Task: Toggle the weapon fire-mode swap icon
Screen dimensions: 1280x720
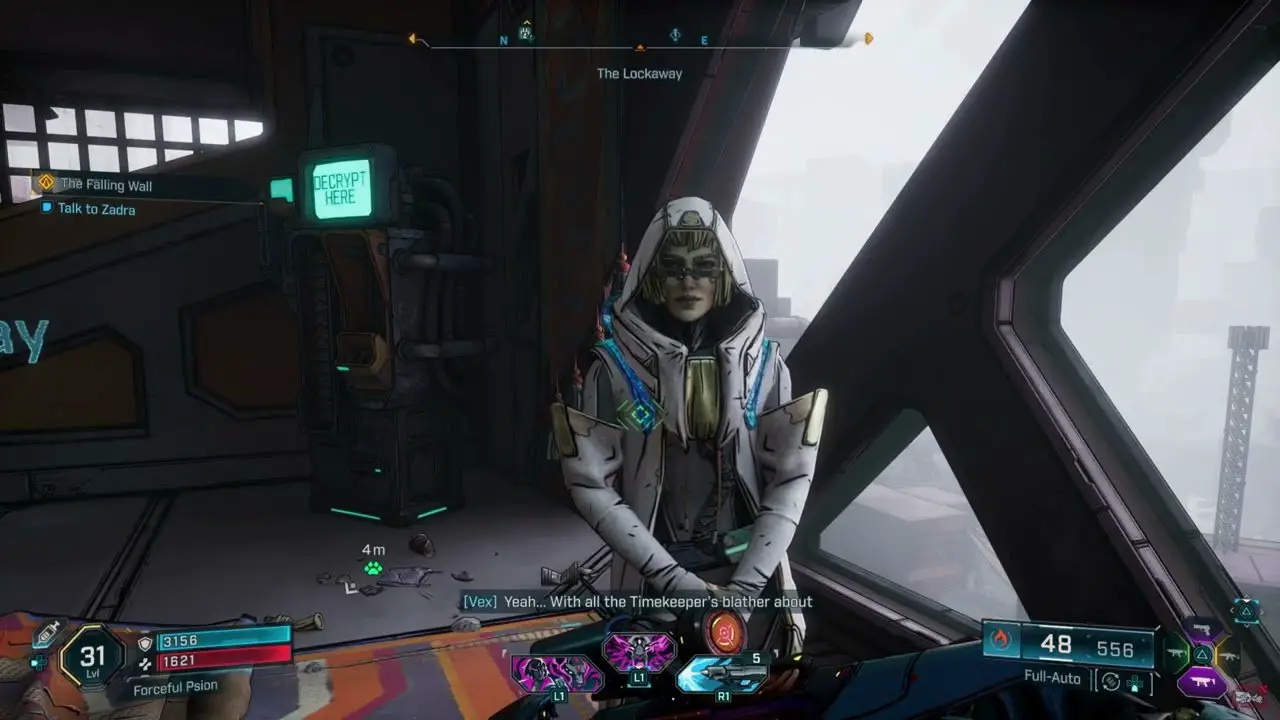Action: pyautogui.click(x=1108, y=682)
